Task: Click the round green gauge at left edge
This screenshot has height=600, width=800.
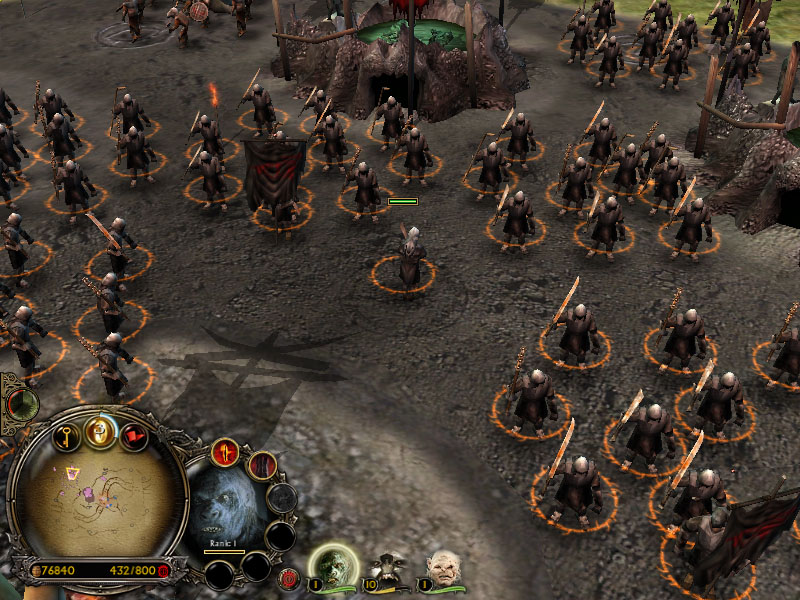Action: (20, 404)
